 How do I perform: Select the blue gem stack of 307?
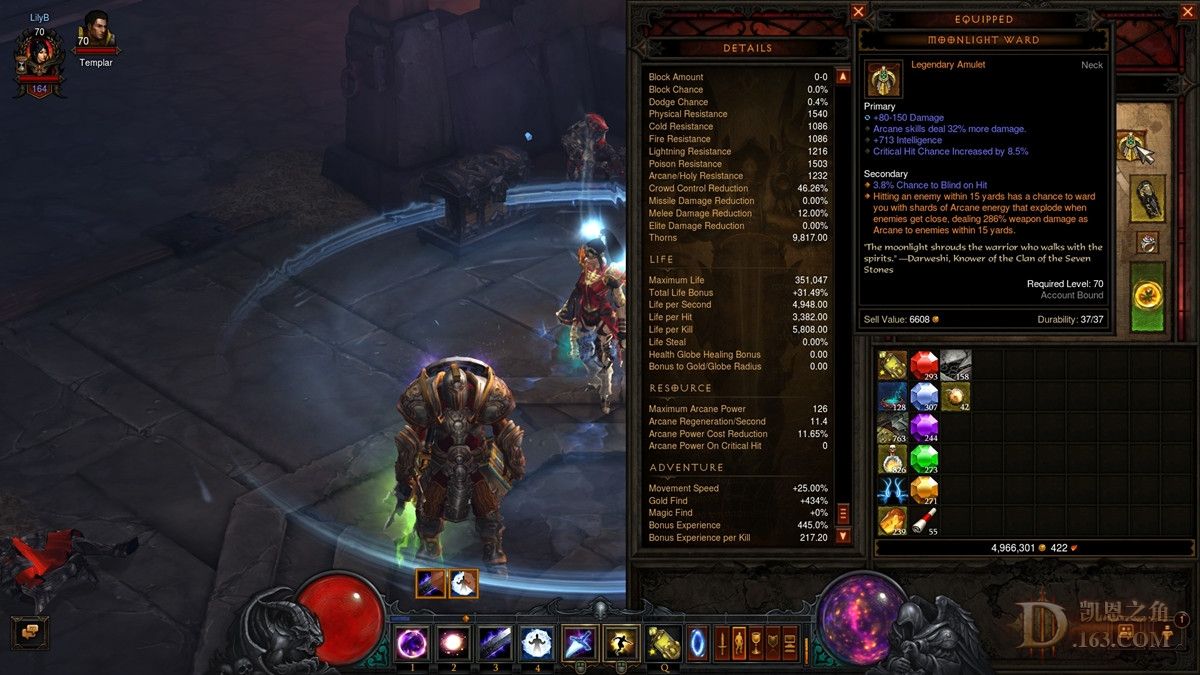924,397
